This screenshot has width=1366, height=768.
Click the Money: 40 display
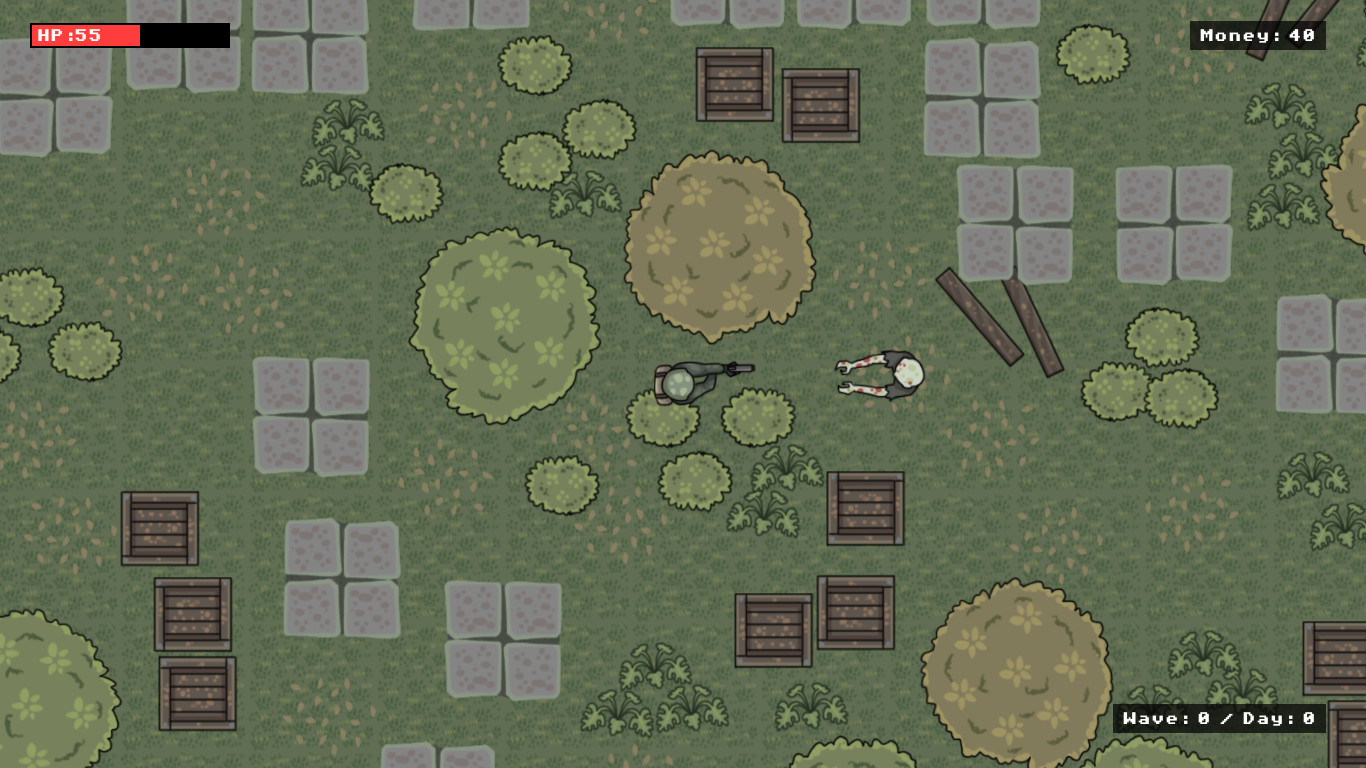pyautogui.click(x=1258, y=35)
